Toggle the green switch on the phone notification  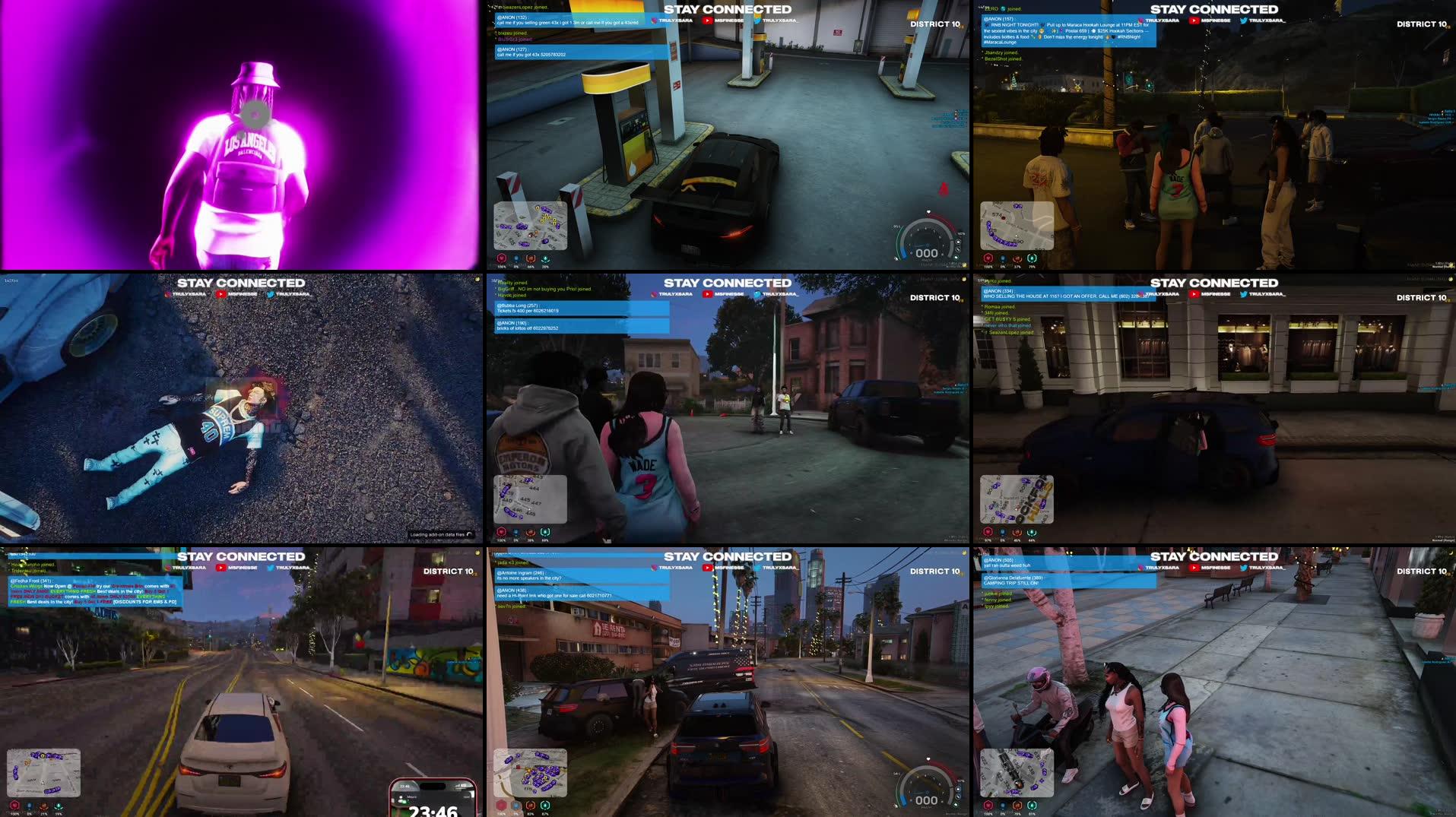pos(404,802)
